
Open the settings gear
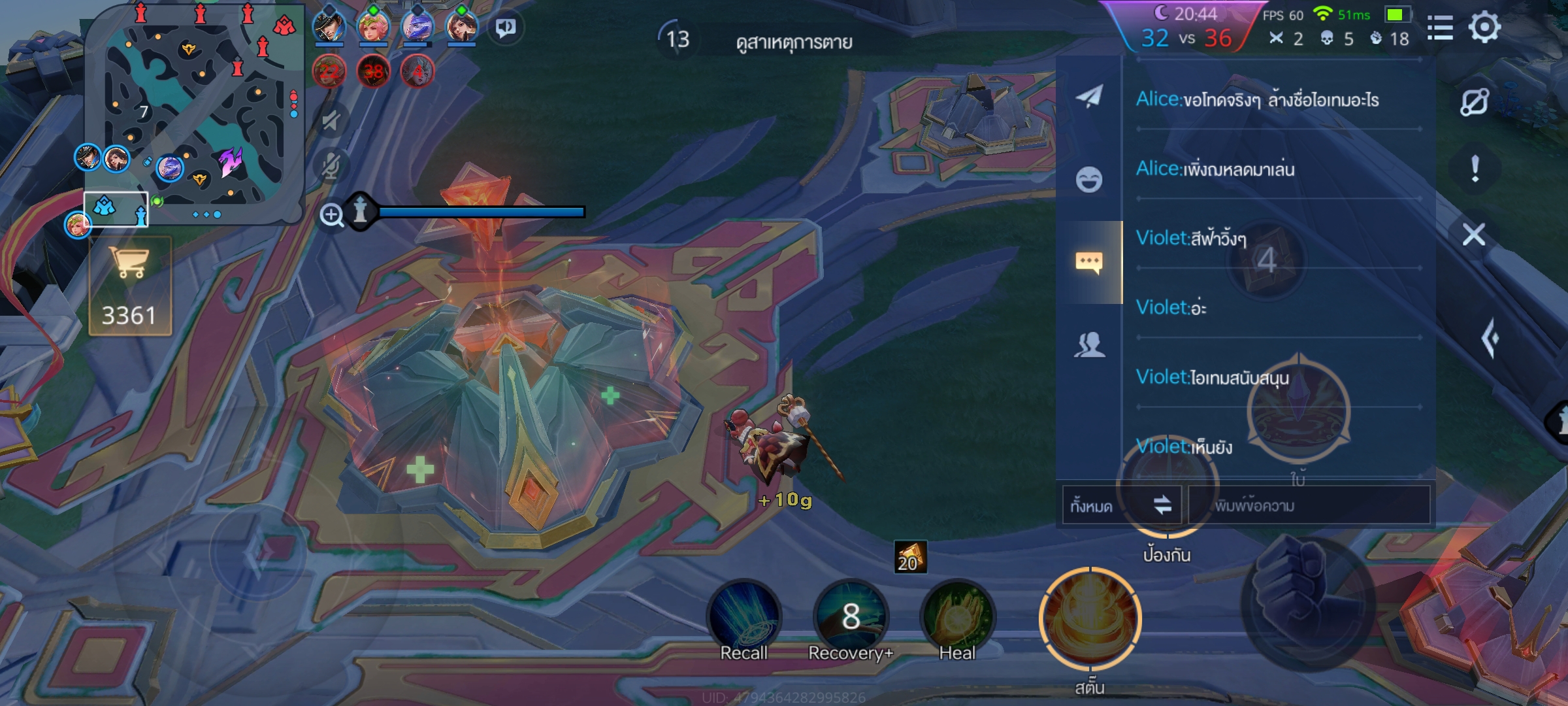pyautogui.click(x=1484, y=28)
